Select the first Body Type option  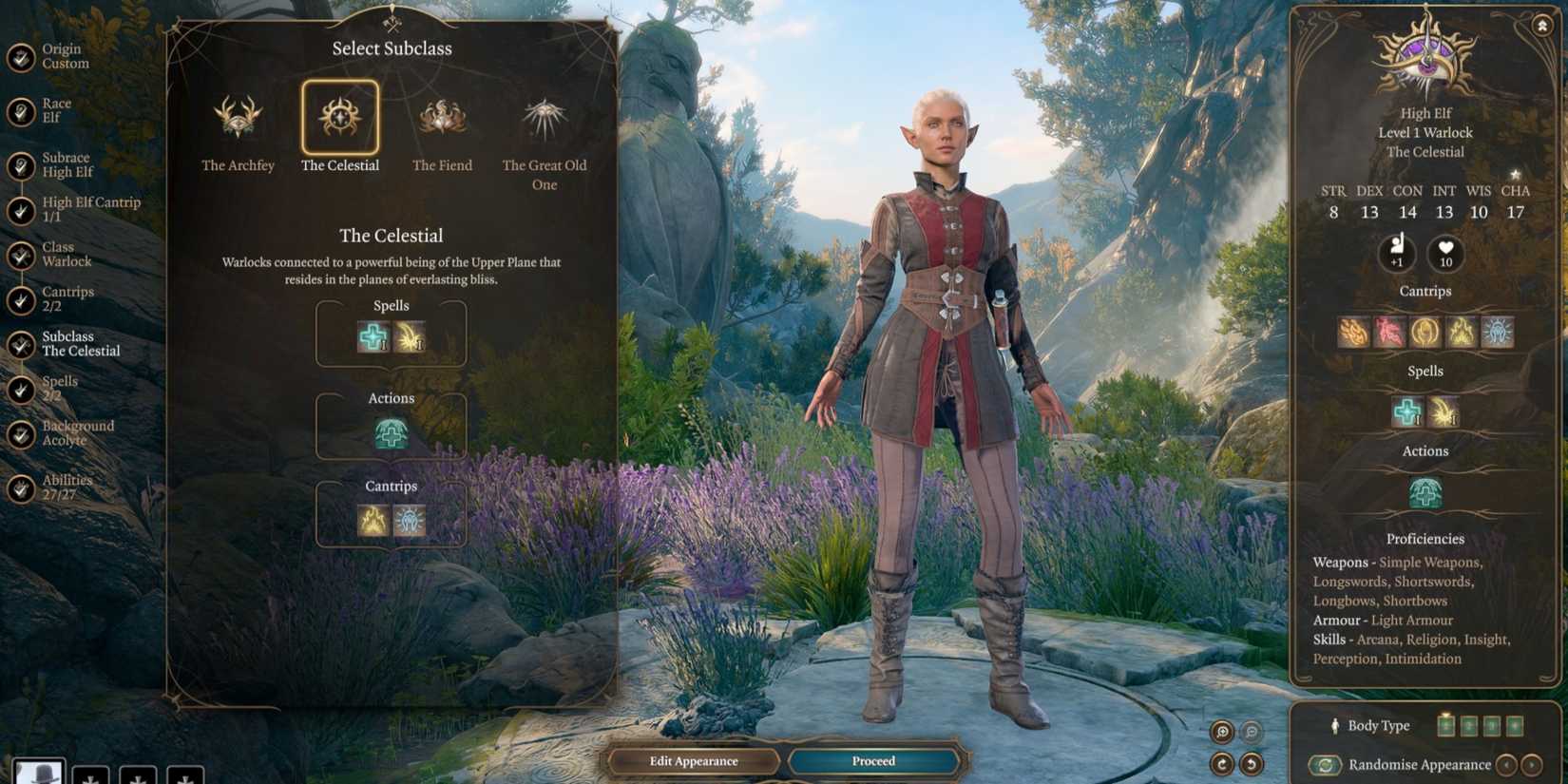click(x=1445, y=725)
